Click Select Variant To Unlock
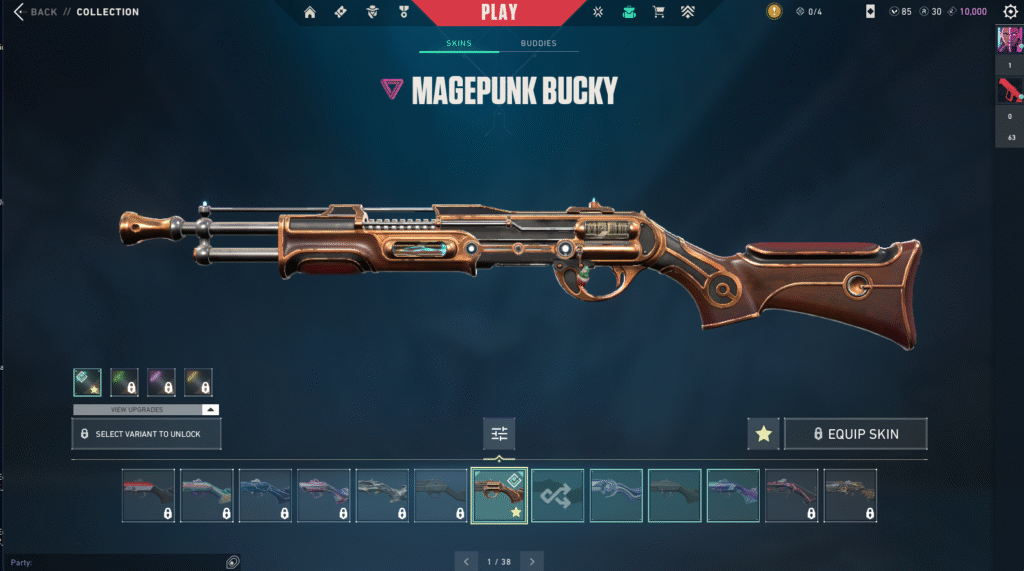 click(146, 434)
